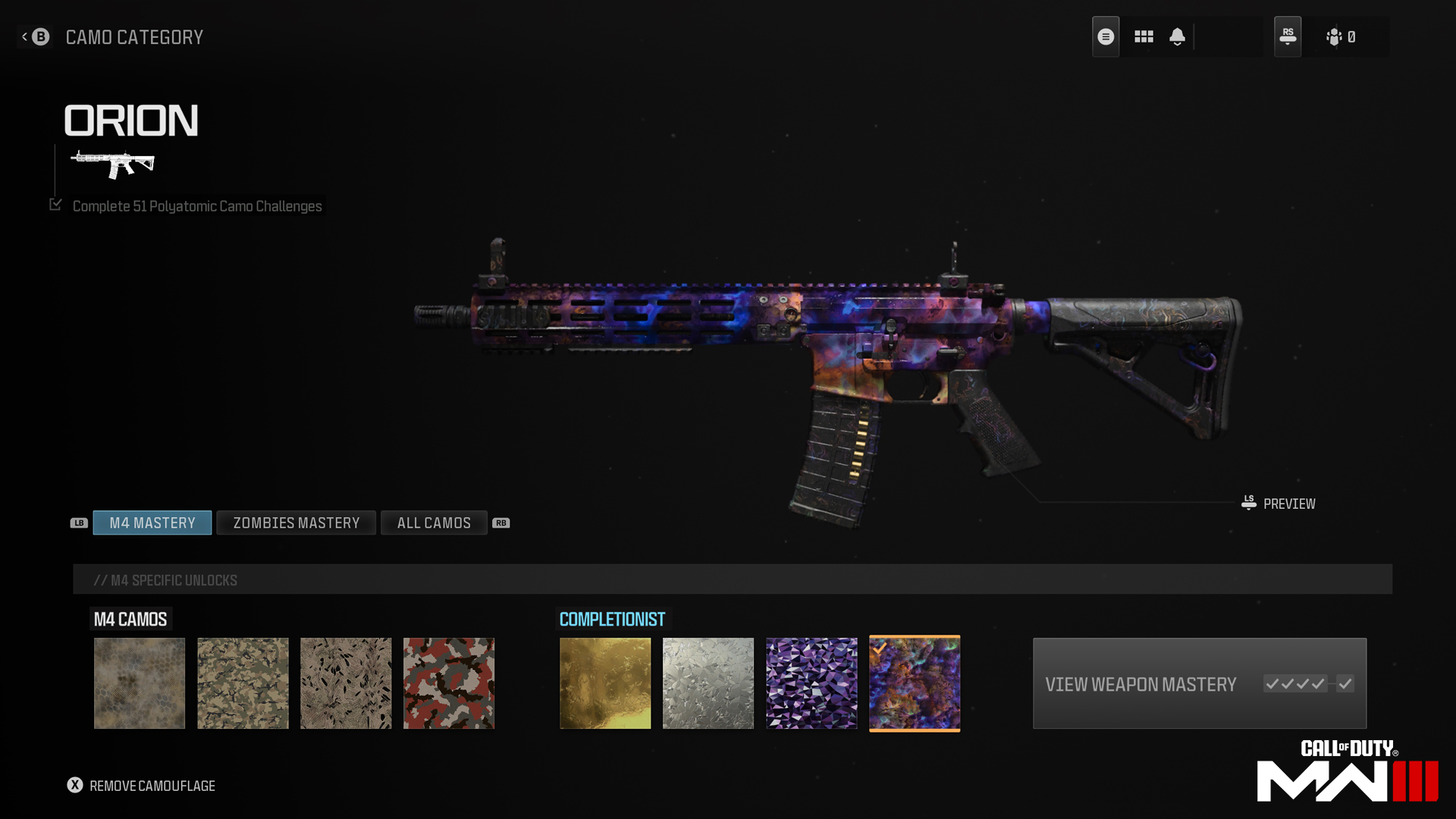Choose the platinum silver camo swatch

(x=708, y=683)
